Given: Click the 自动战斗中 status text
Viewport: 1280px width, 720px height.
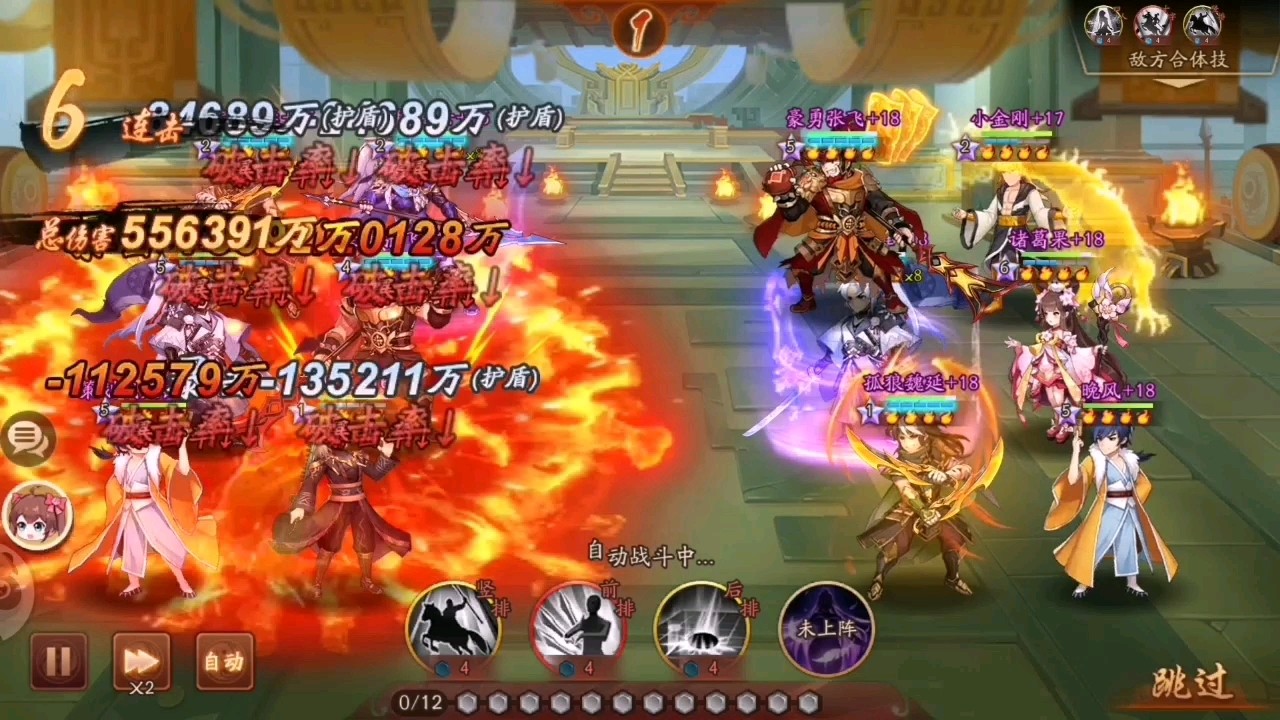Looking at the screenshot, I should [x=648, y=560].
